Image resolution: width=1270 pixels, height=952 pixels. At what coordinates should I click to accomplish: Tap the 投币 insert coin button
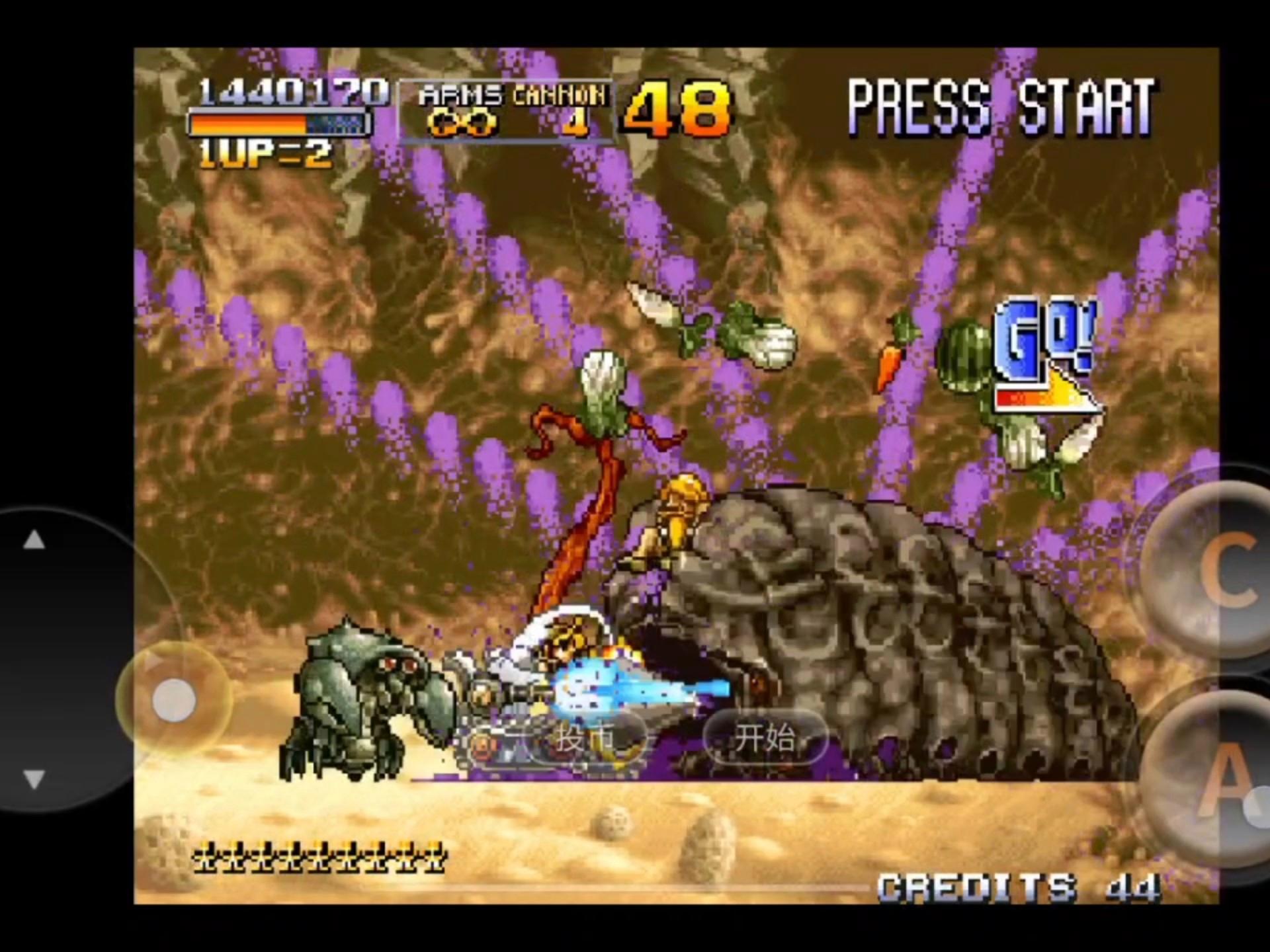tap(585, 738)
